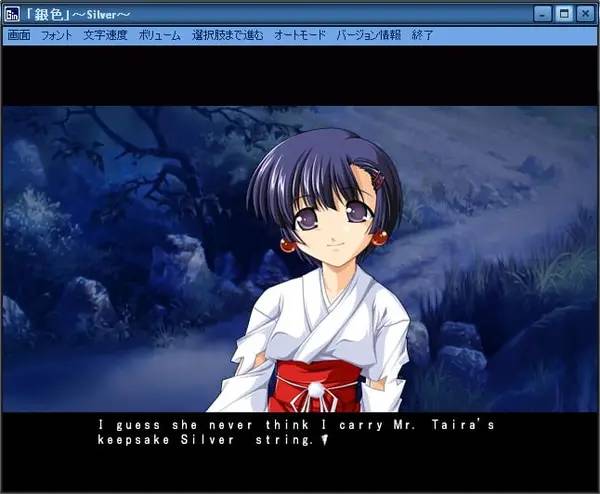The image size is (600, 494).
Task: Open the フォント (Font) menu
Action: pyautogui.click(x=57, y=35)
